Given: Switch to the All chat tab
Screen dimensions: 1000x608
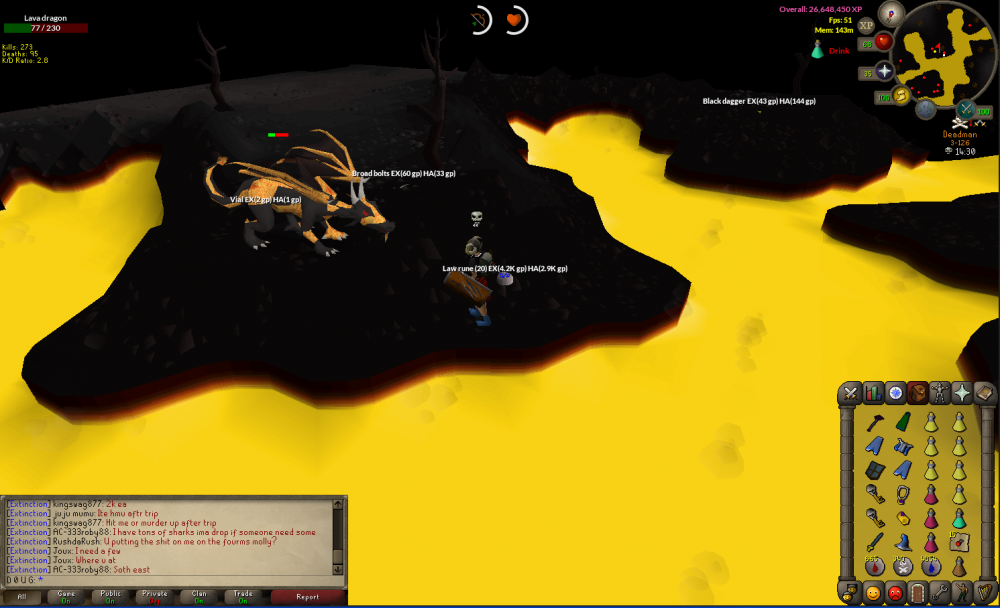Looking at the screenshot, I should click(22, 597).
